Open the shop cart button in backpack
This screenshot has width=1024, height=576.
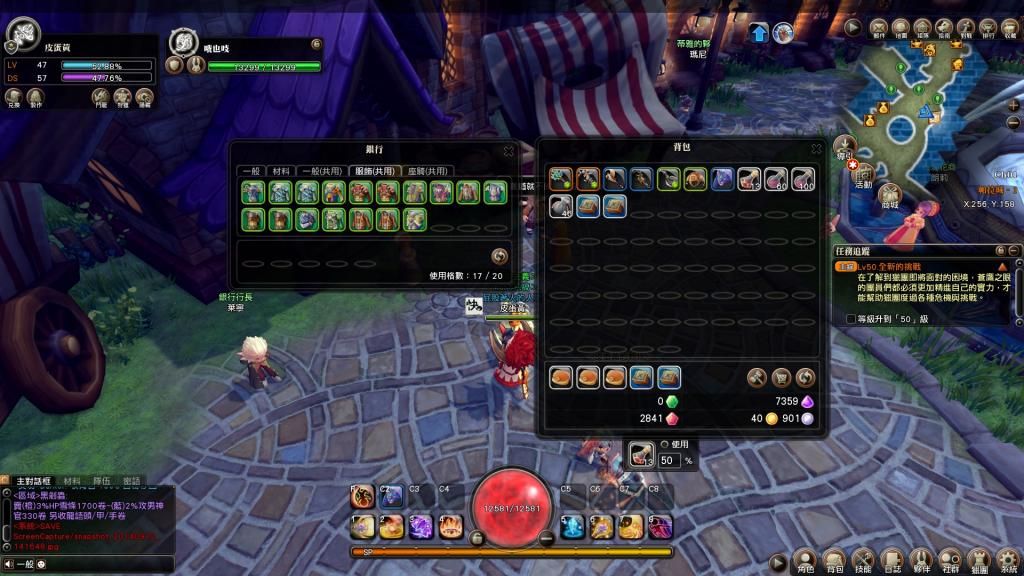coord(781,378)
